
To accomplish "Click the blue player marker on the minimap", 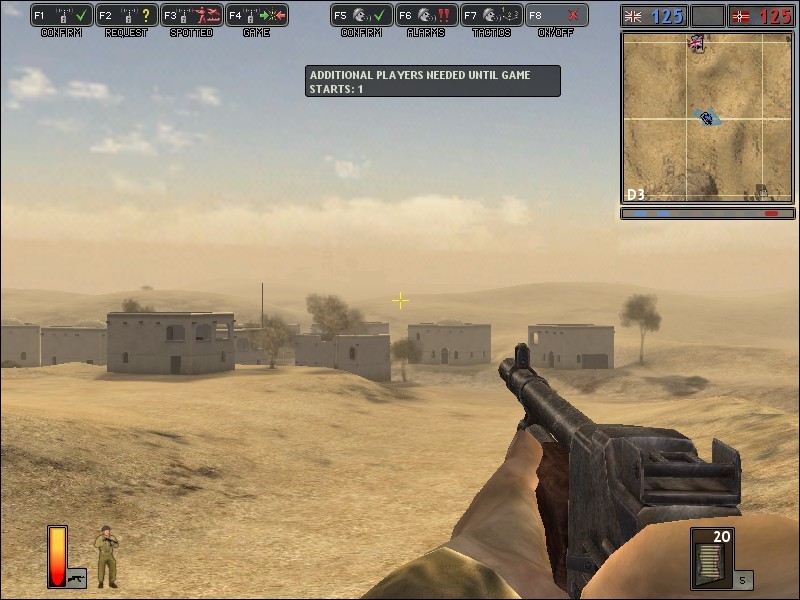I will (707, 118).
